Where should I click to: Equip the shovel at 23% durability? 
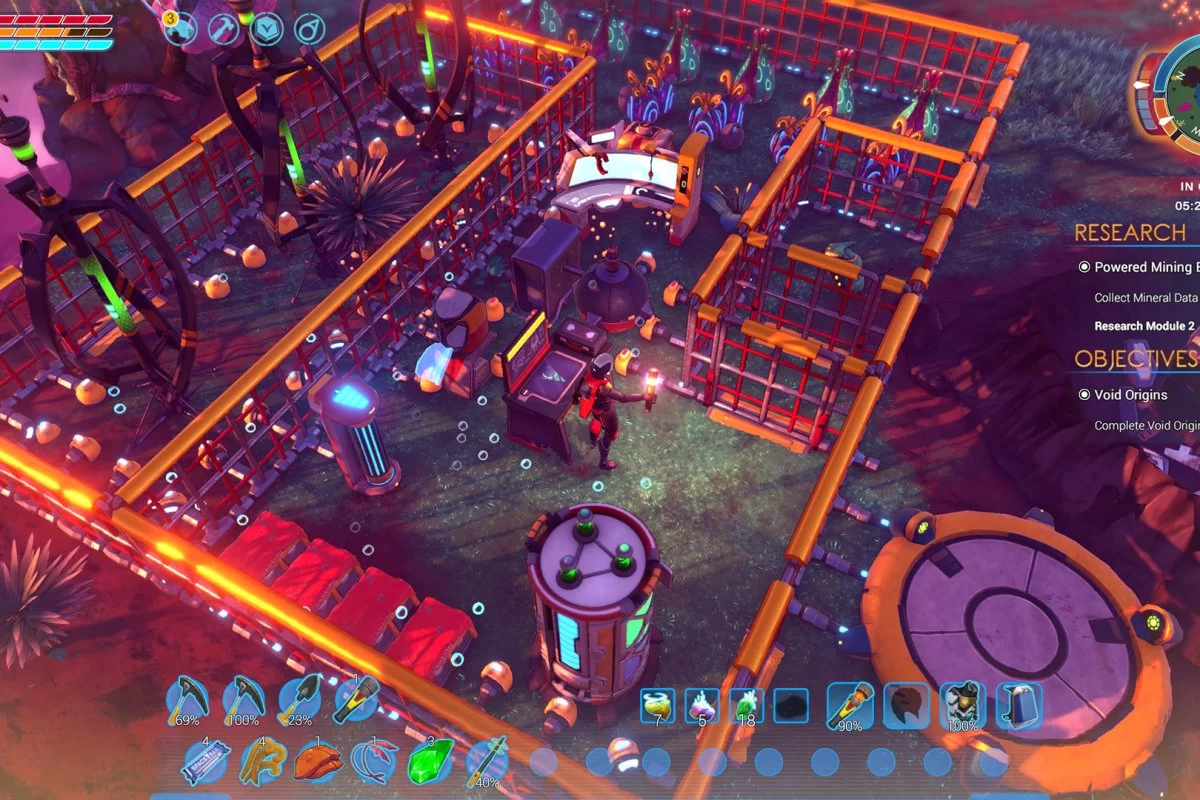coord(299,699)
